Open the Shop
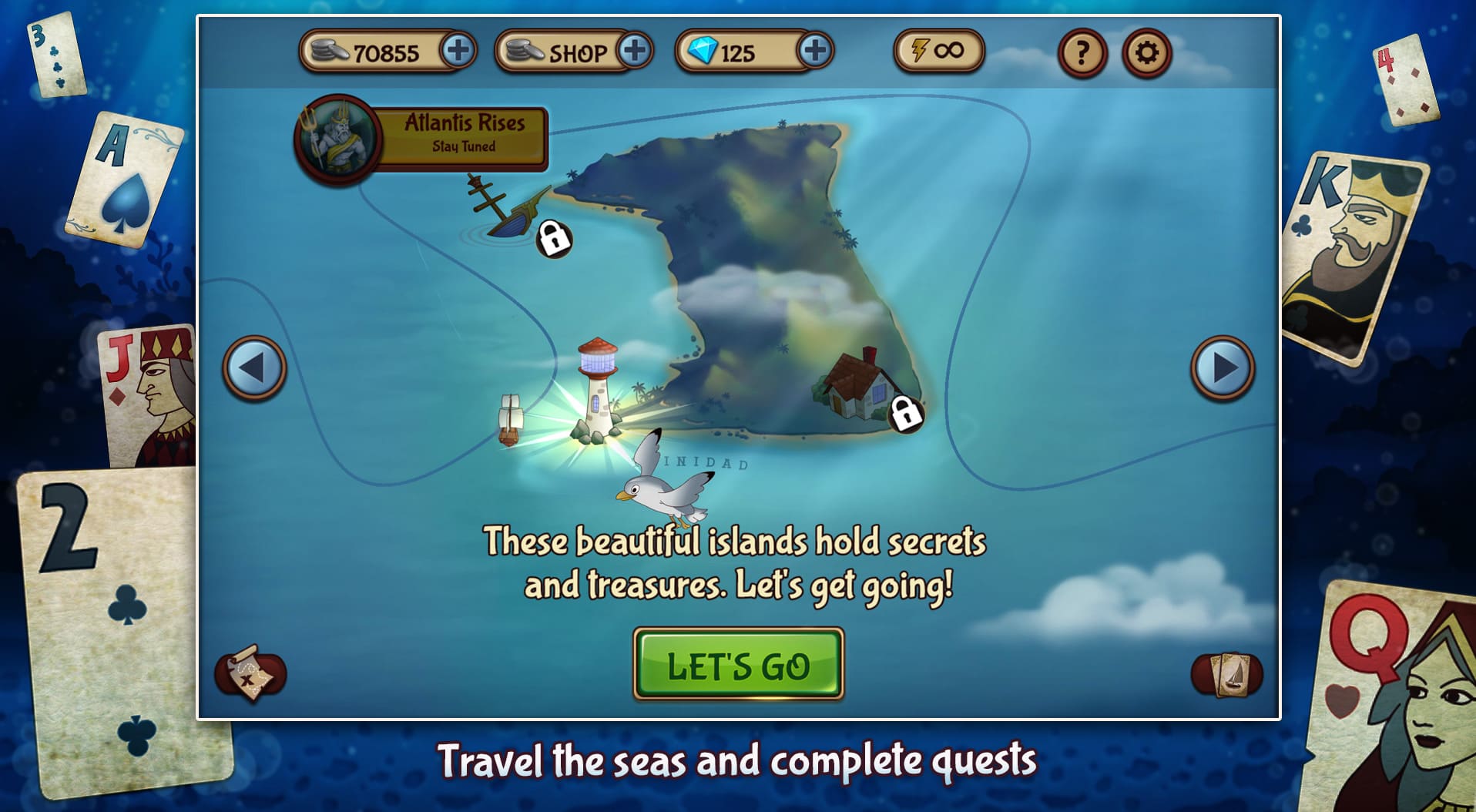This screenshot has height=812, width=1476. coord(577,53)
